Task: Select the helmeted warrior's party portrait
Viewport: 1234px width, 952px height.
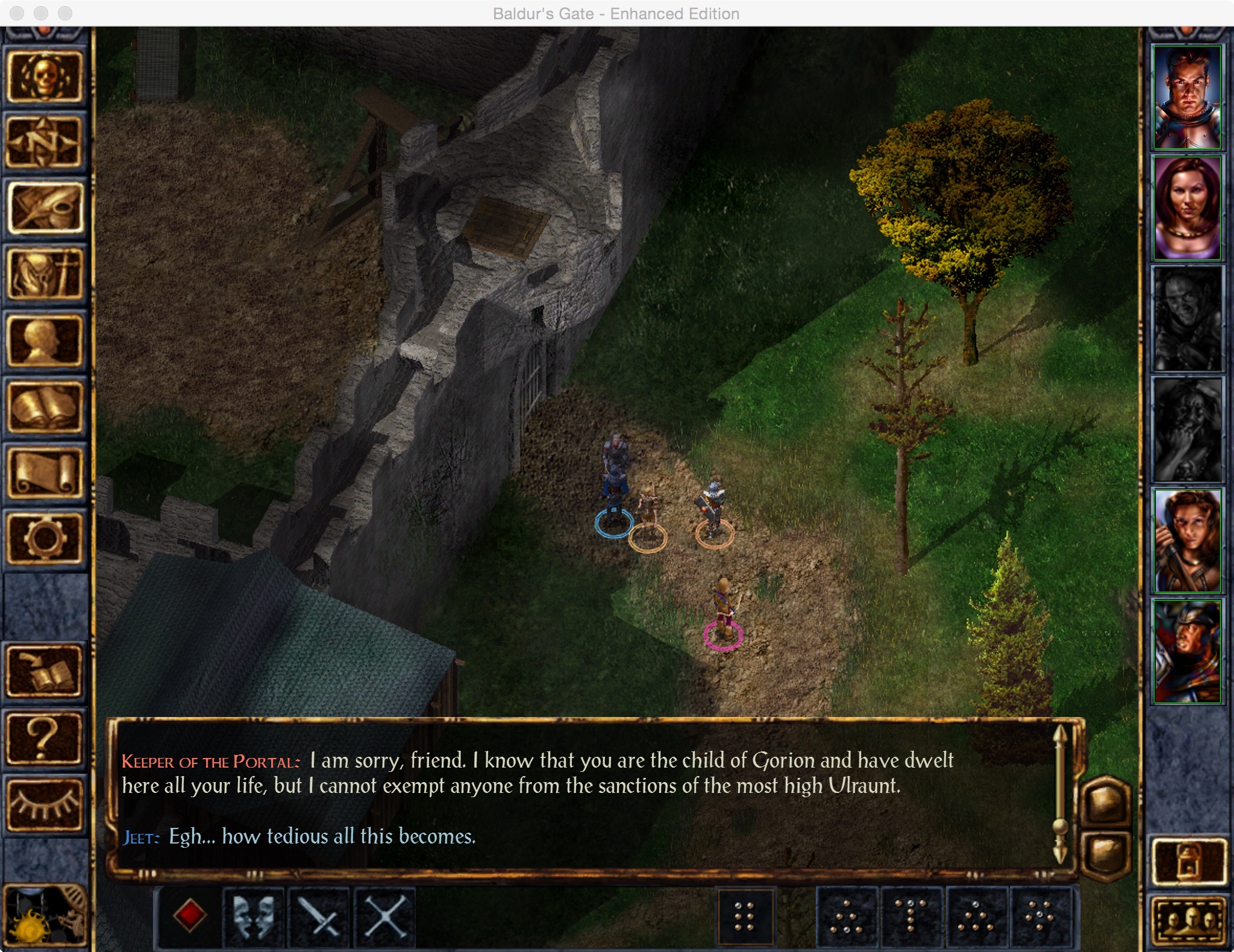Action: point(1186,651)
